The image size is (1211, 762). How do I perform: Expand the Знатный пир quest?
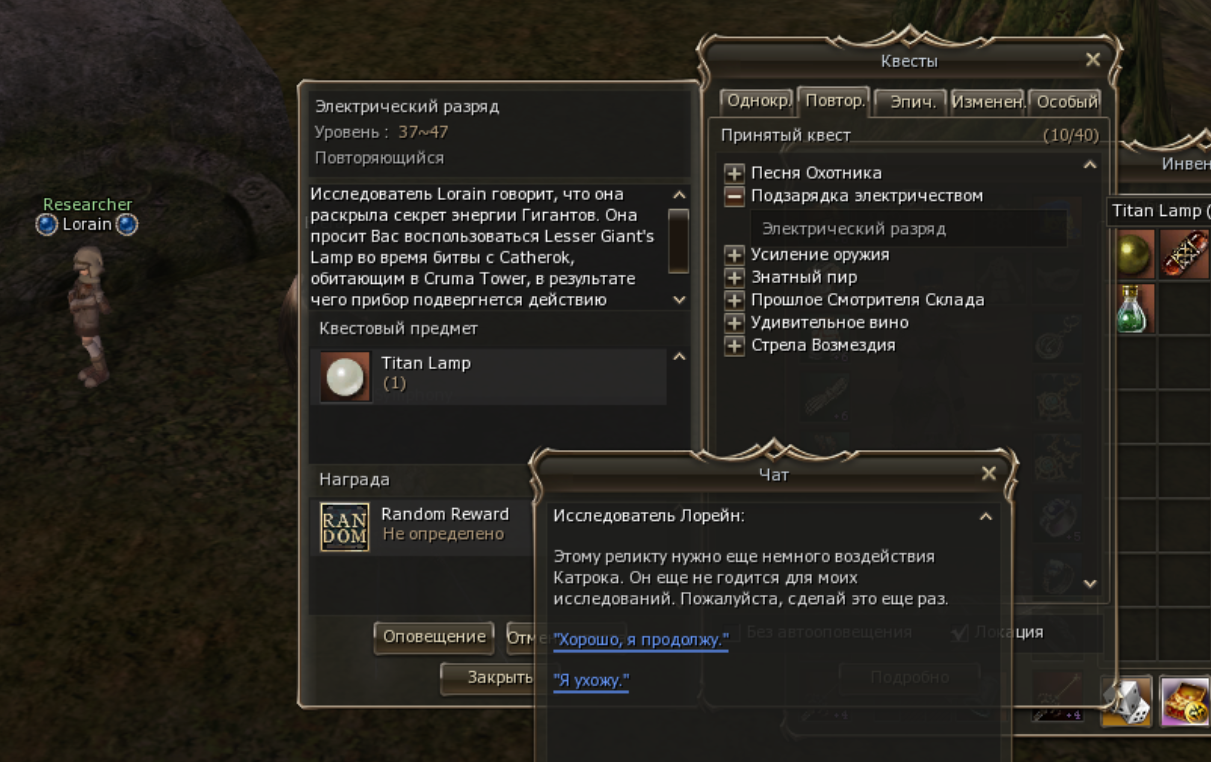[735, 277]
